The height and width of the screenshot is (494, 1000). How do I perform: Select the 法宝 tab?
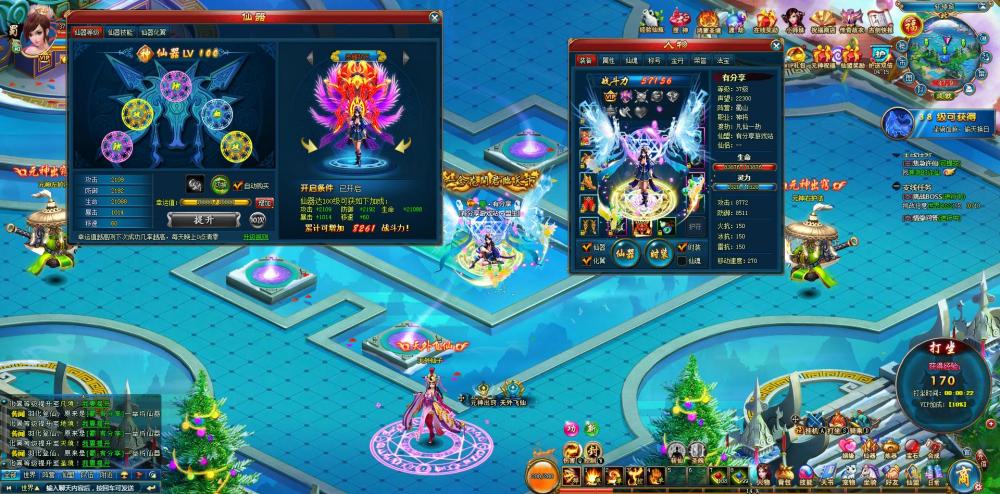coord(724,61)
